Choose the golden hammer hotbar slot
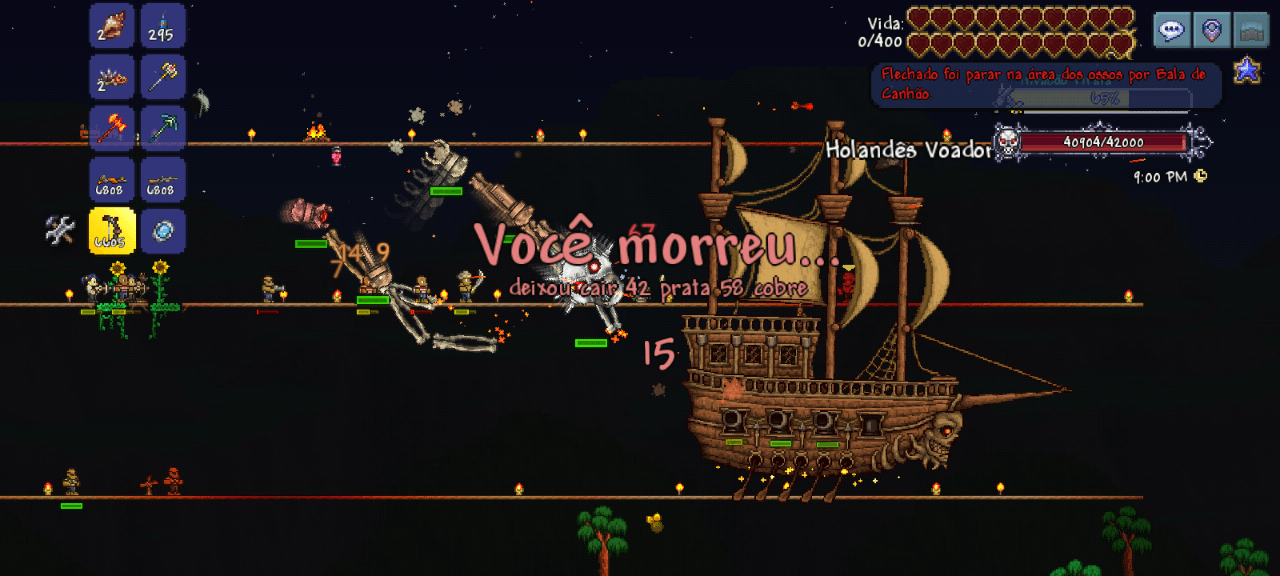Image resolution: width=1280 pixels, height=576 pixels. click(x=163, y=76)
